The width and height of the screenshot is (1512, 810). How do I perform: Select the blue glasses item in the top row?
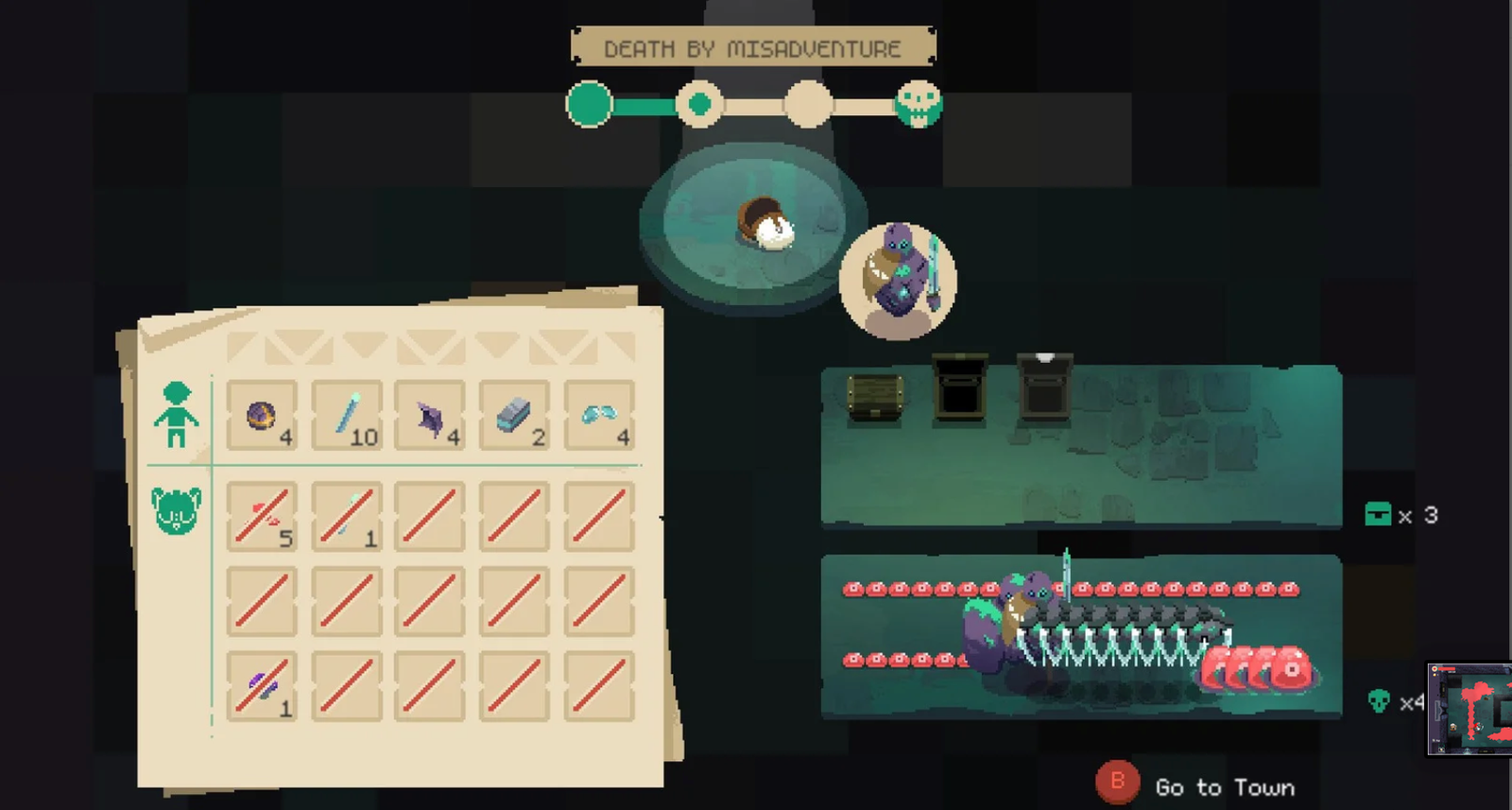598,416
